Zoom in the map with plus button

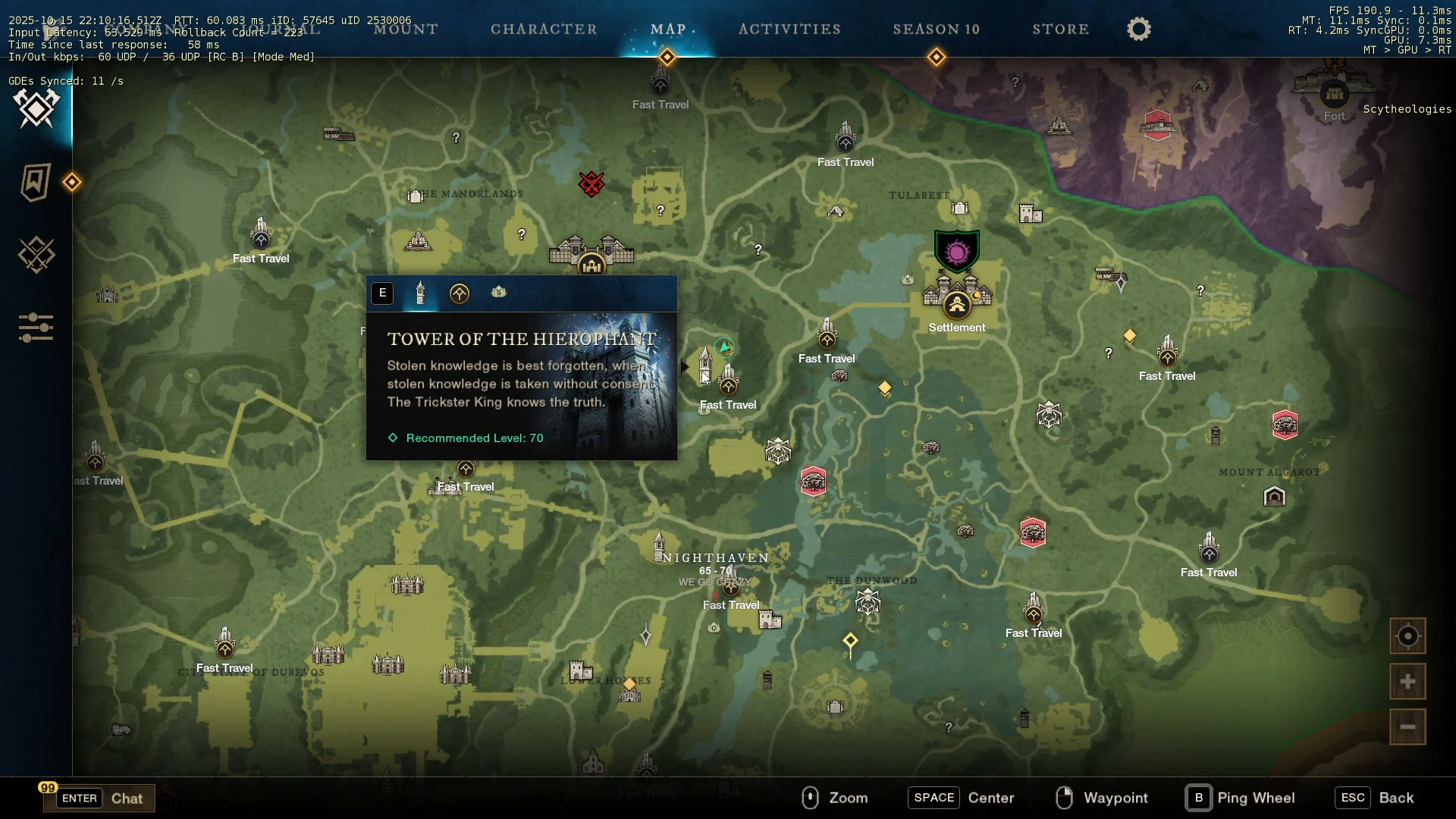(1407, 682)
